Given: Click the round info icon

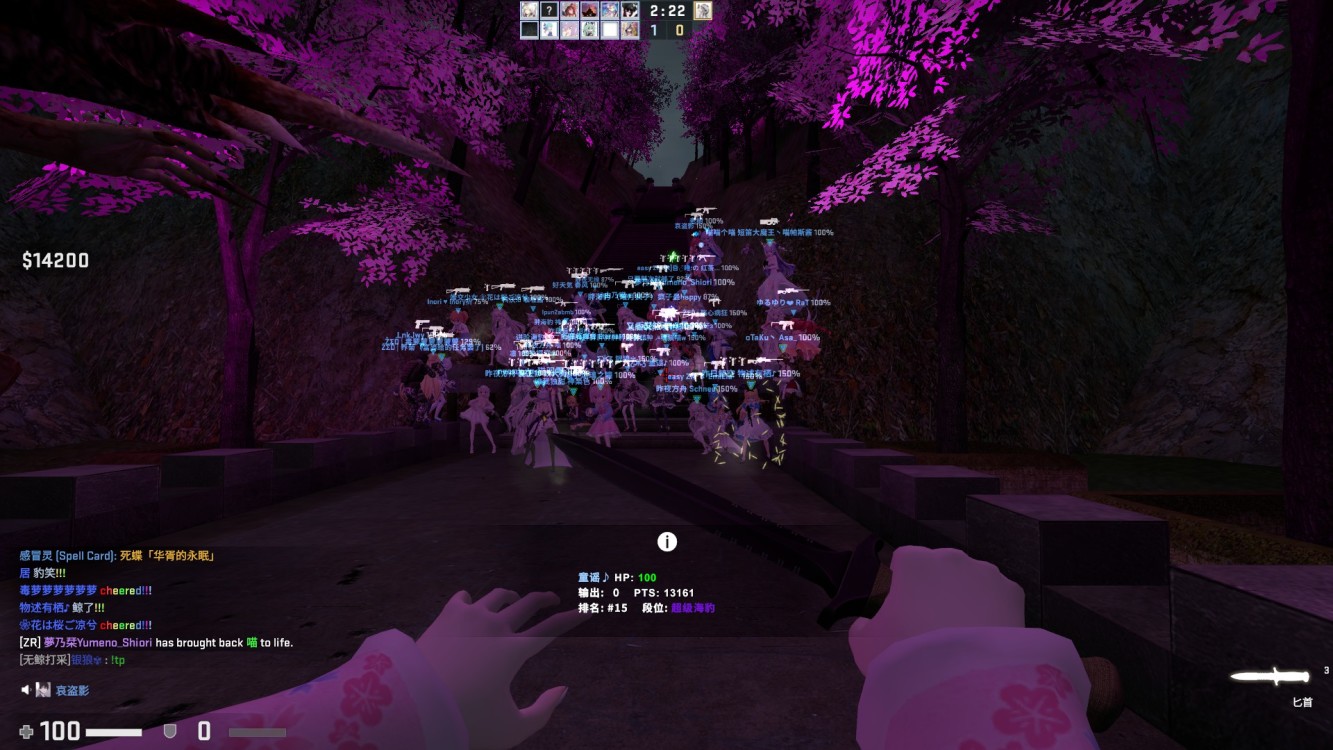Looking at the screenshot, I should pyautogui.click(x=667, y=542).
